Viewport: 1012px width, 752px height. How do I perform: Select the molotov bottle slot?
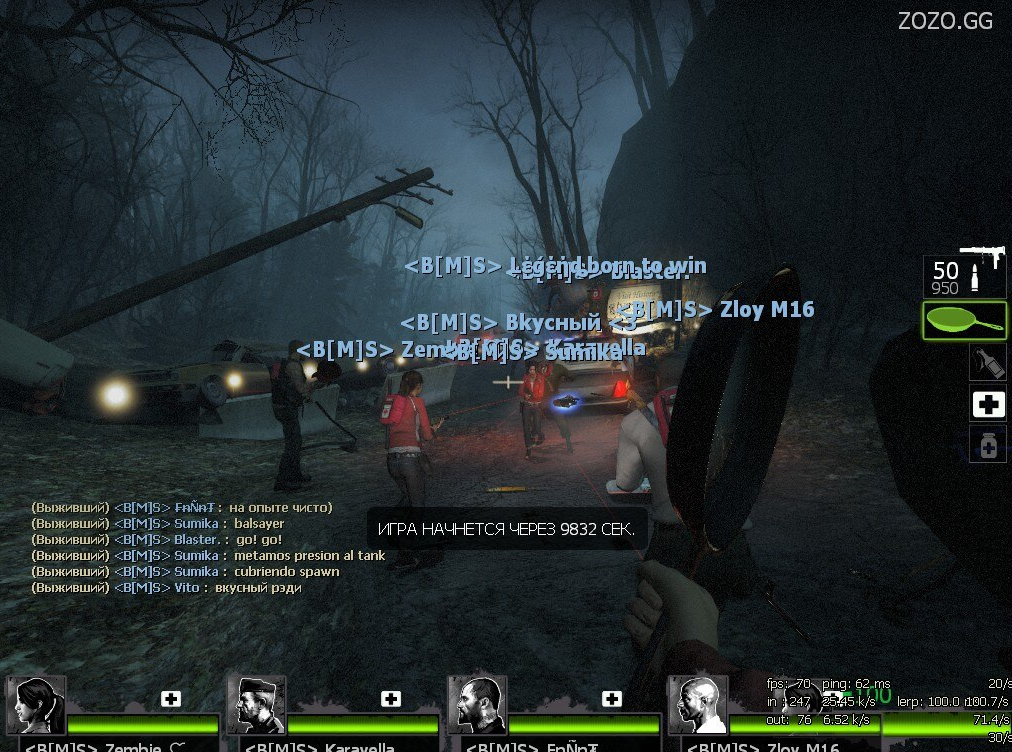coord(988,362)
